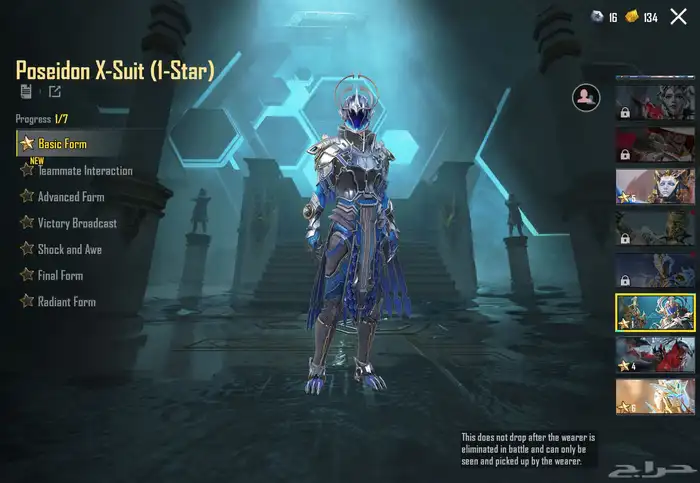Viewport: 700px width, 483px height.
Task: Click the document icon under the suit title
Action: click(x=25, y=92)
